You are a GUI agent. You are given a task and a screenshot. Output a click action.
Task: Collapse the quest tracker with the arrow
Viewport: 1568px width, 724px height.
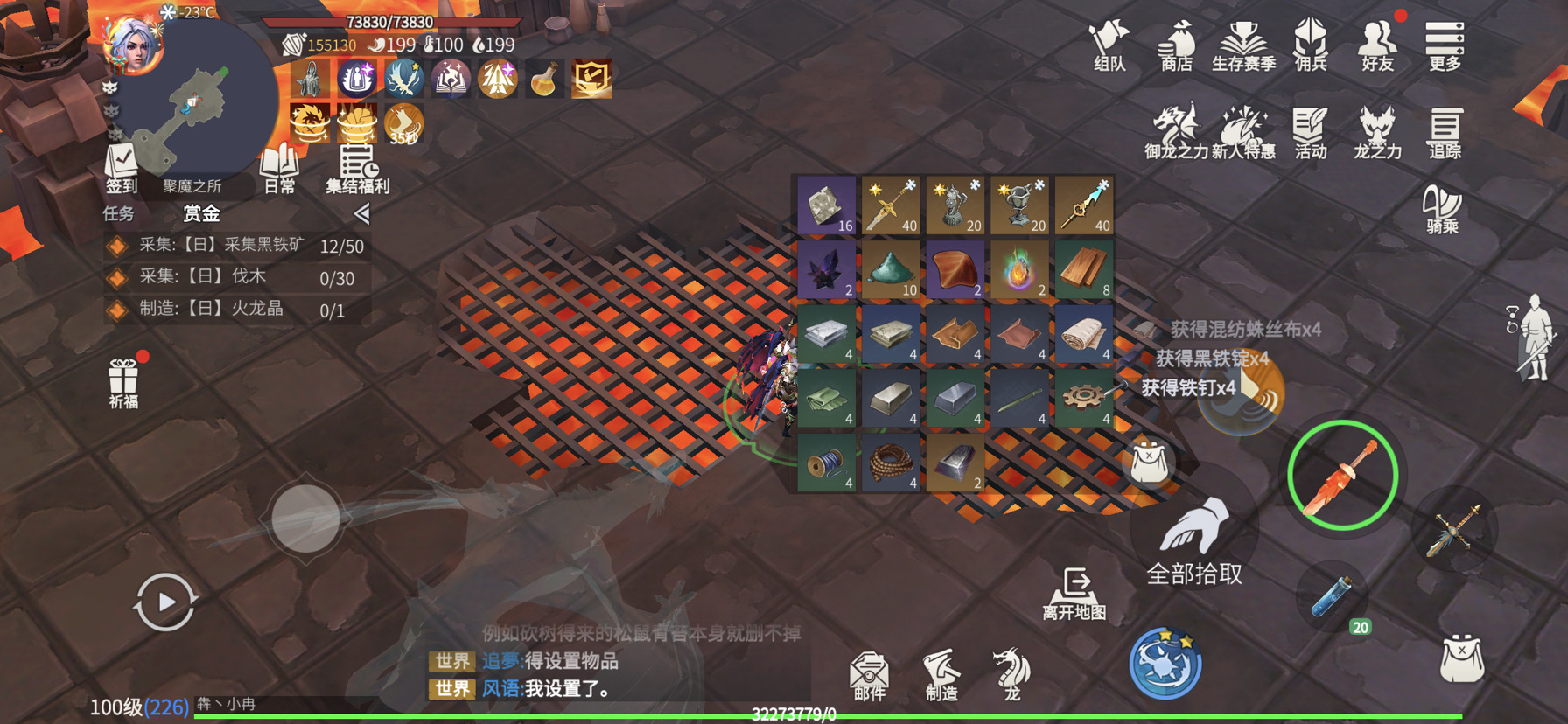click(362, 213)
